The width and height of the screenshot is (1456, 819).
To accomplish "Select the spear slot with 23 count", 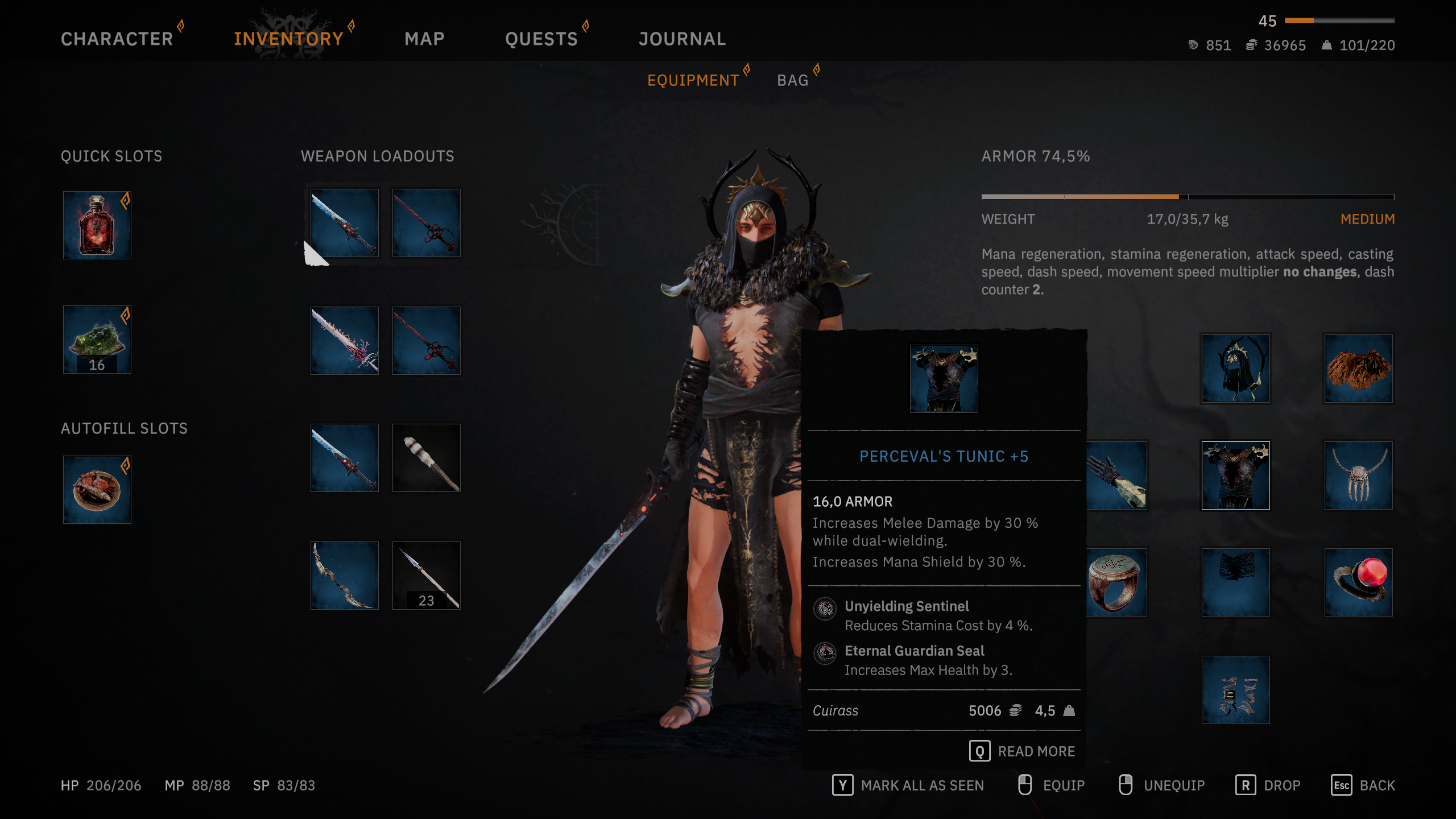I will tap(427, 576).
